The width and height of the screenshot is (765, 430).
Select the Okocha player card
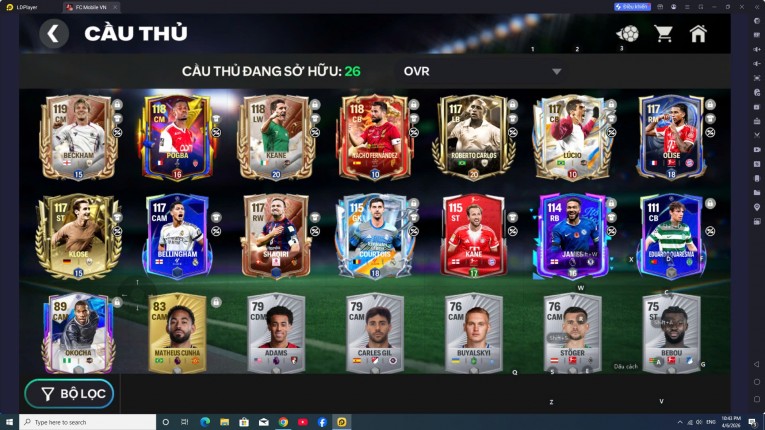pos(76,332)
